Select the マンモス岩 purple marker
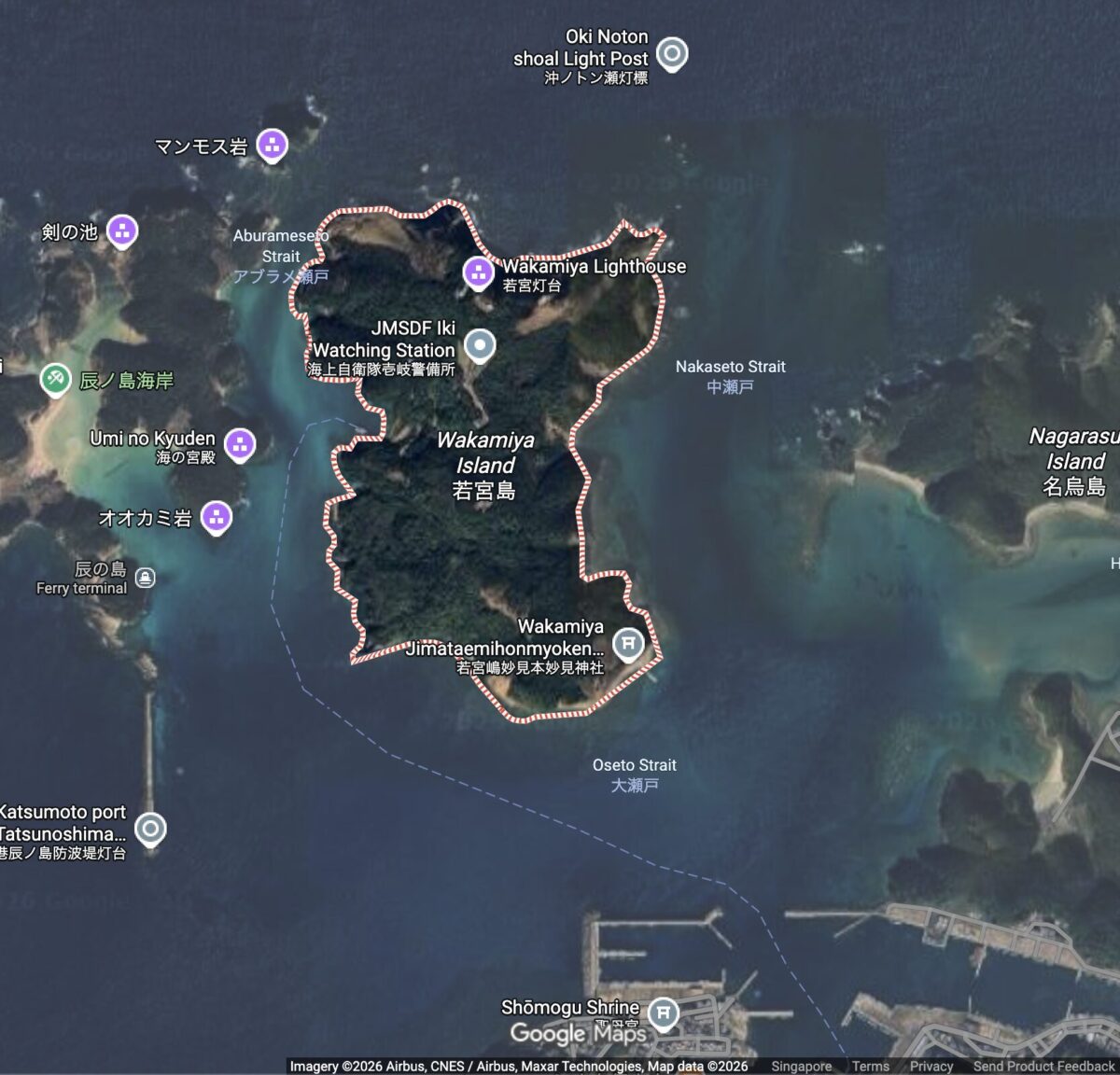 pos(272,145)
